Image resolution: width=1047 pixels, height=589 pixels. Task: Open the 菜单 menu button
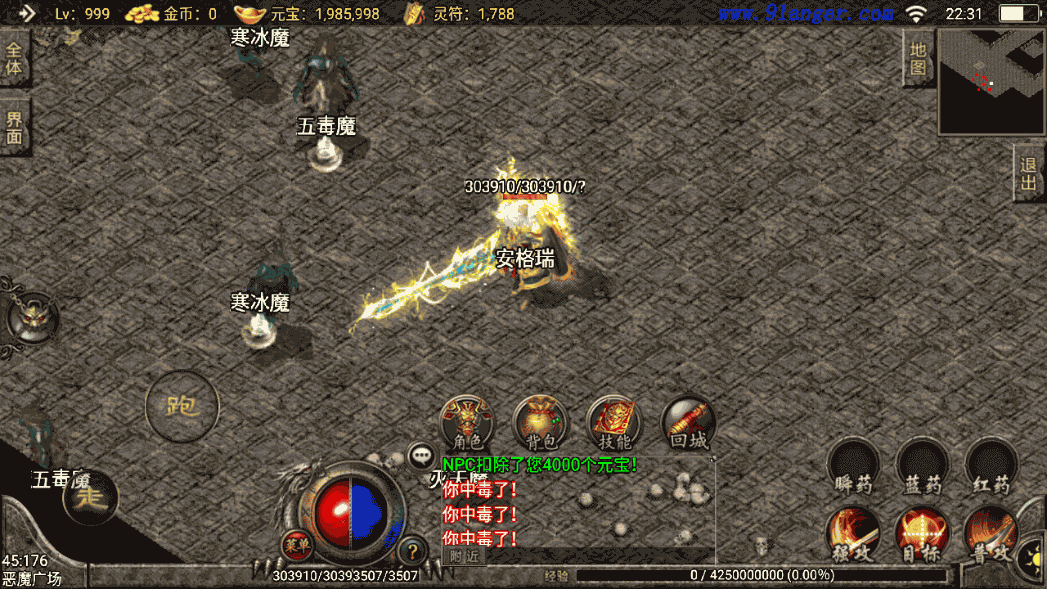click(295, 546)
